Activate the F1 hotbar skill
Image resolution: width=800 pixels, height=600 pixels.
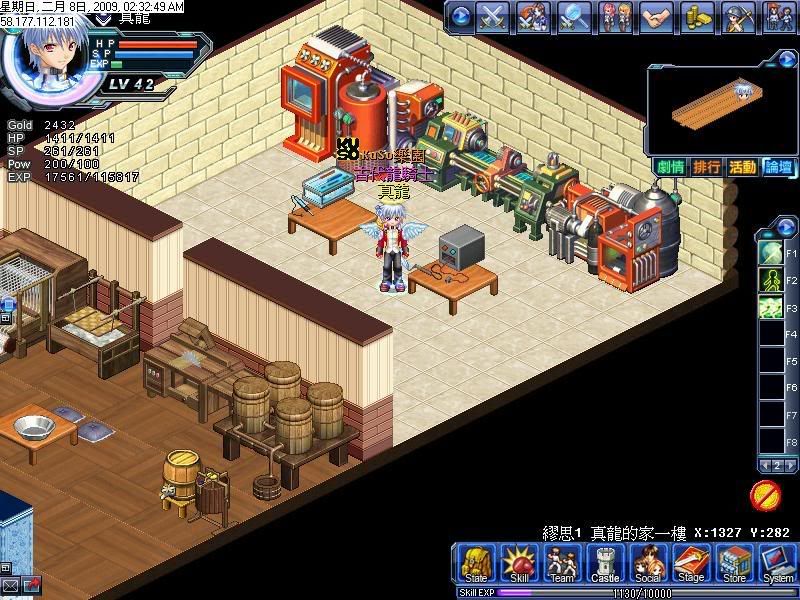point(772,250)
